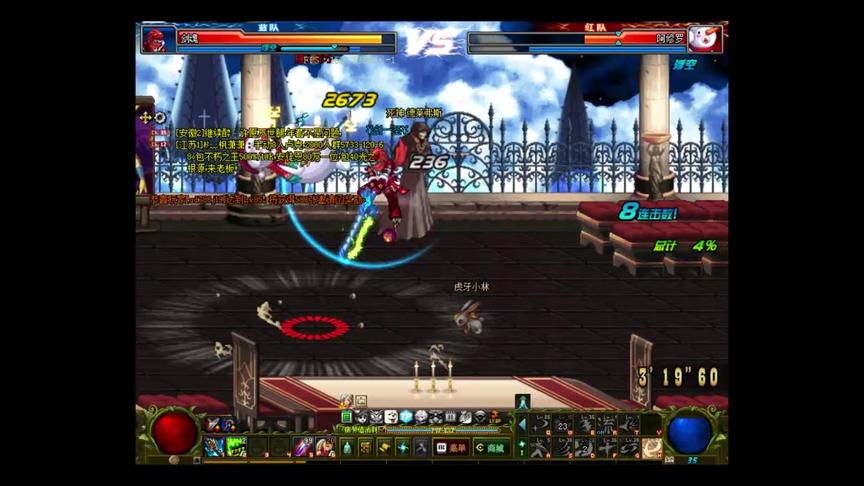Click the blue team player portrait
The height and width of the screenshot is (486, 864).
click(x=157, y=39)
